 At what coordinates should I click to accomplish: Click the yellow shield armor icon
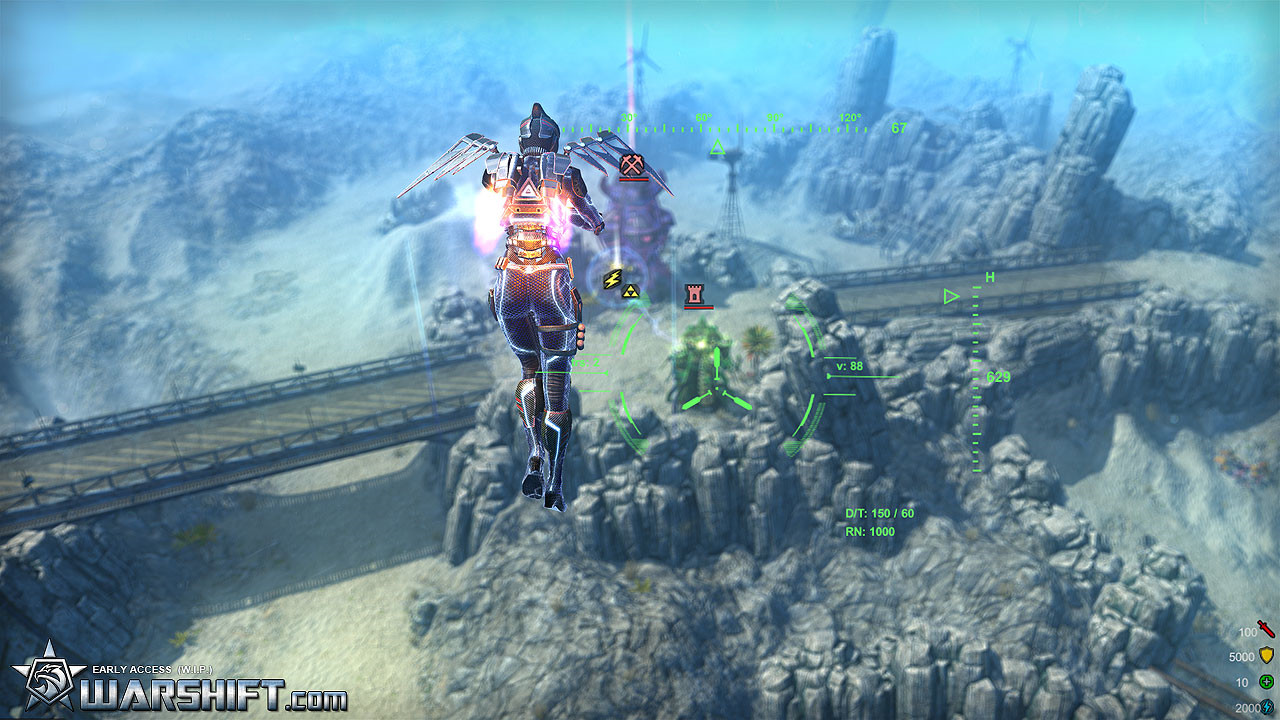(1266, 656)
